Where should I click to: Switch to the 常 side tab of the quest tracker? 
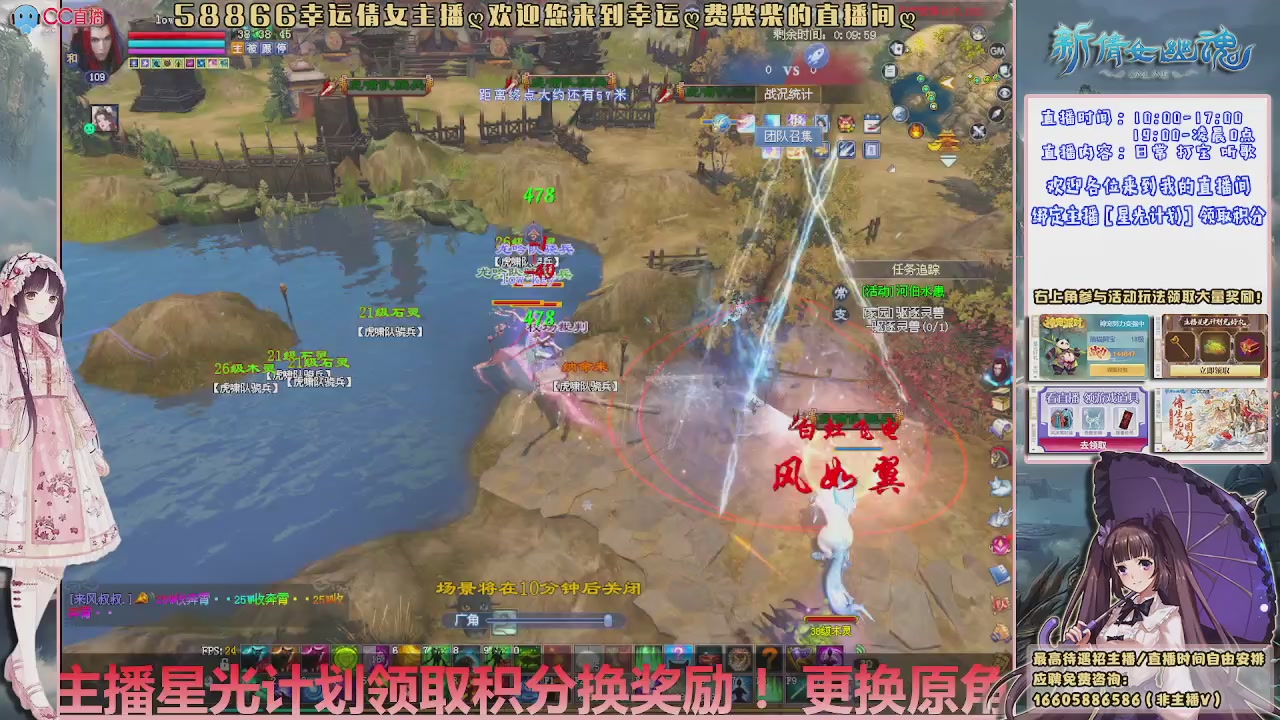(840, 293)
